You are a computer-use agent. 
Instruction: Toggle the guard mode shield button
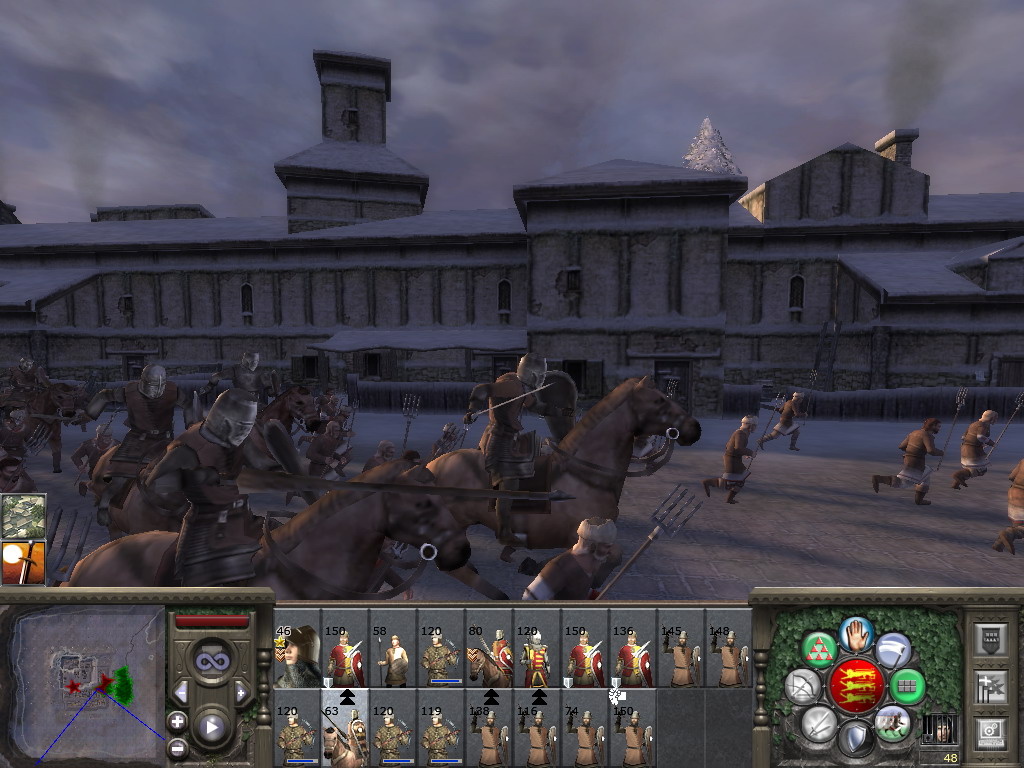[855, 740]
